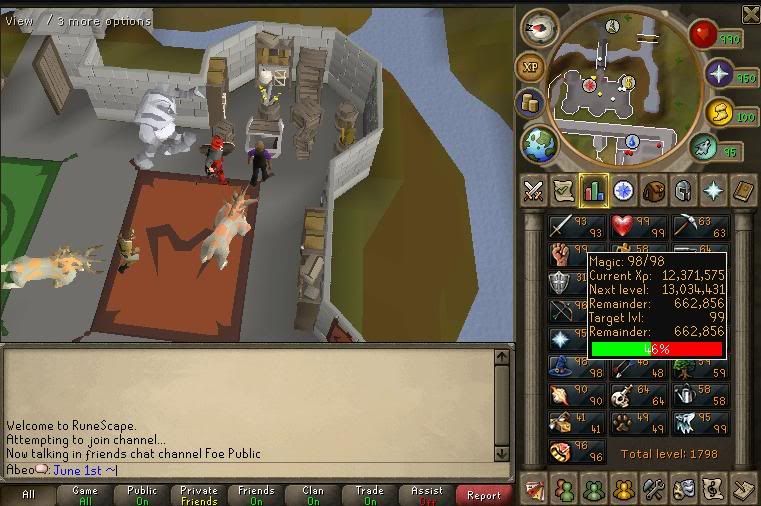Activate quick prayers via the prayer orb

[719, 74]
